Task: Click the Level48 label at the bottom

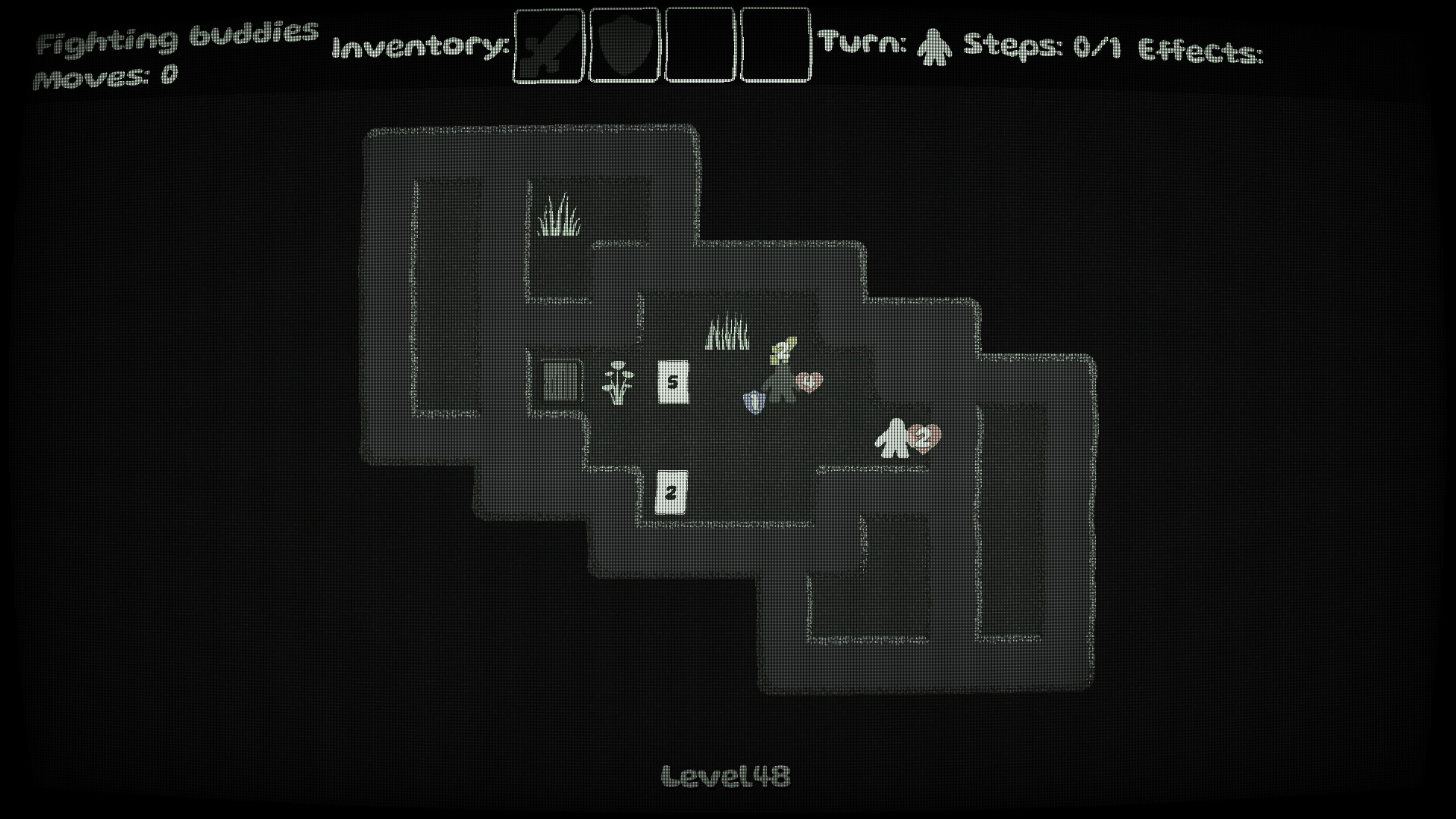Action: tap(727, 774)
